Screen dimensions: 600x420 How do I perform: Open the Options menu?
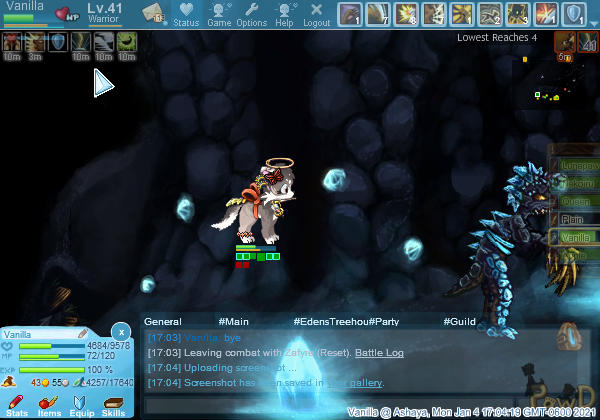[x=252, y=14]
